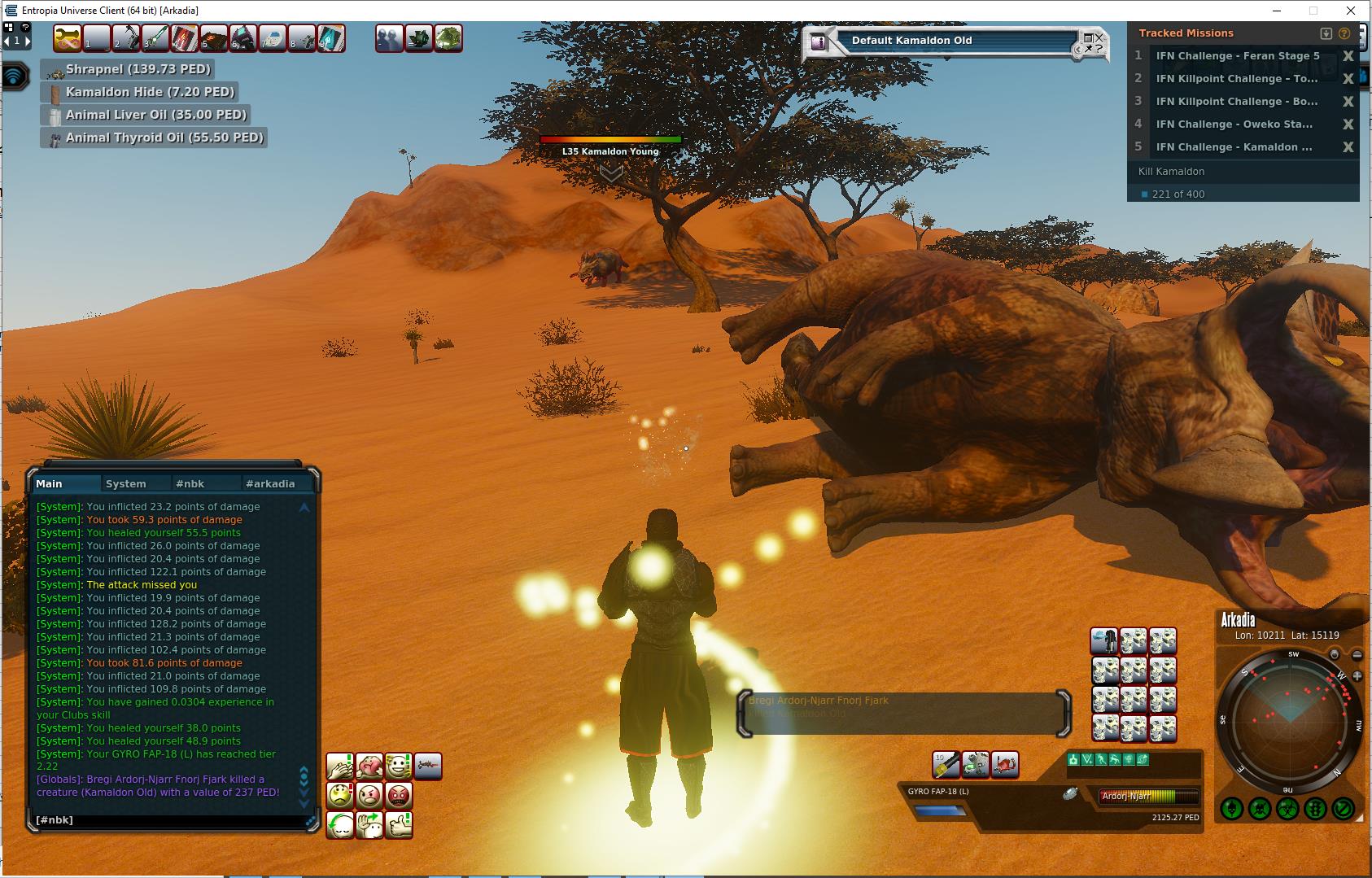Activate the clapping hands emote
The height and width of the screenshot is (878, 1372).
click(x=340, y=767)
